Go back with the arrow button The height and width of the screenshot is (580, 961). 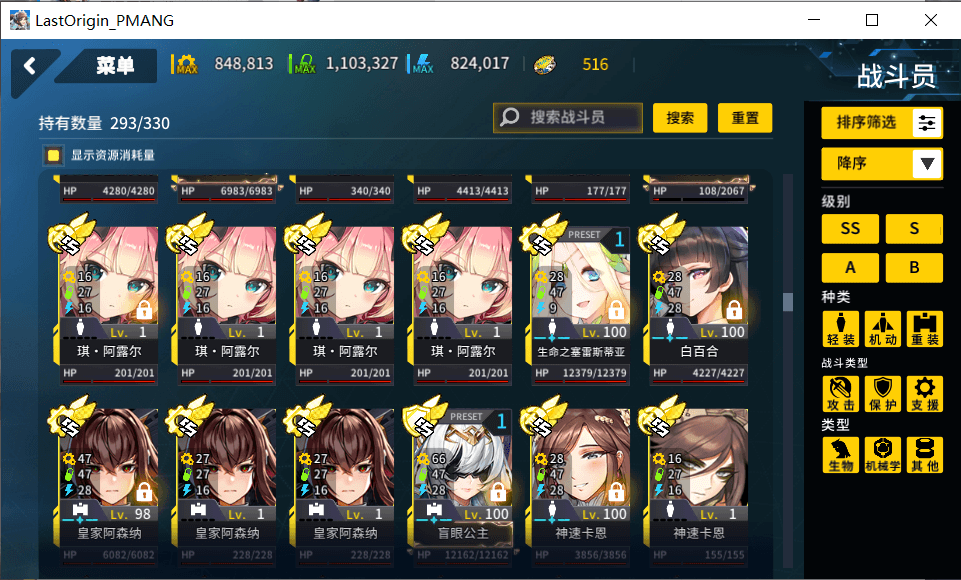coord(30,66)
